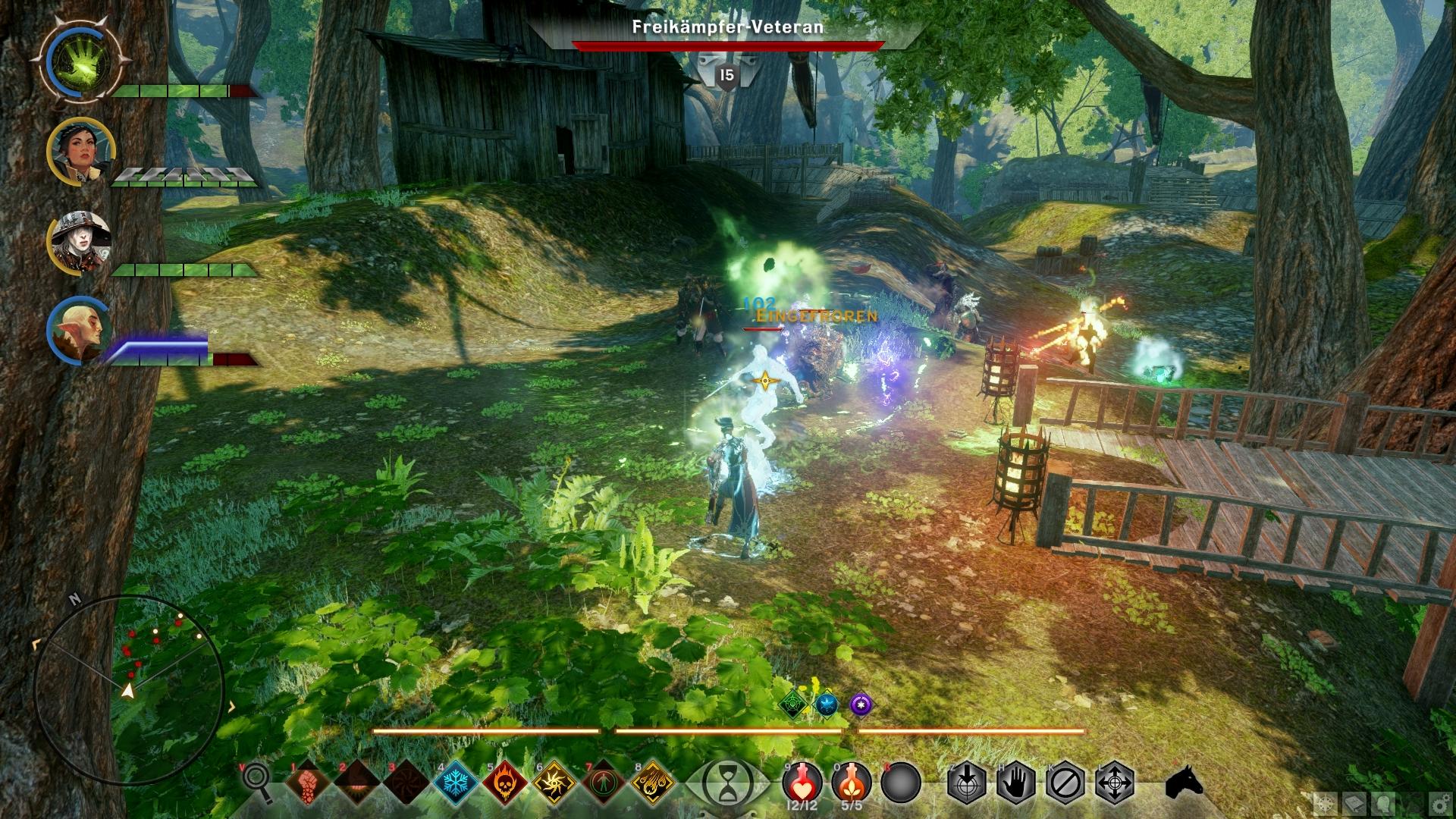This screenshot has width=1456, height=819.
Task: Toggle the hourglass tactical camera
Action: (727, 782)
